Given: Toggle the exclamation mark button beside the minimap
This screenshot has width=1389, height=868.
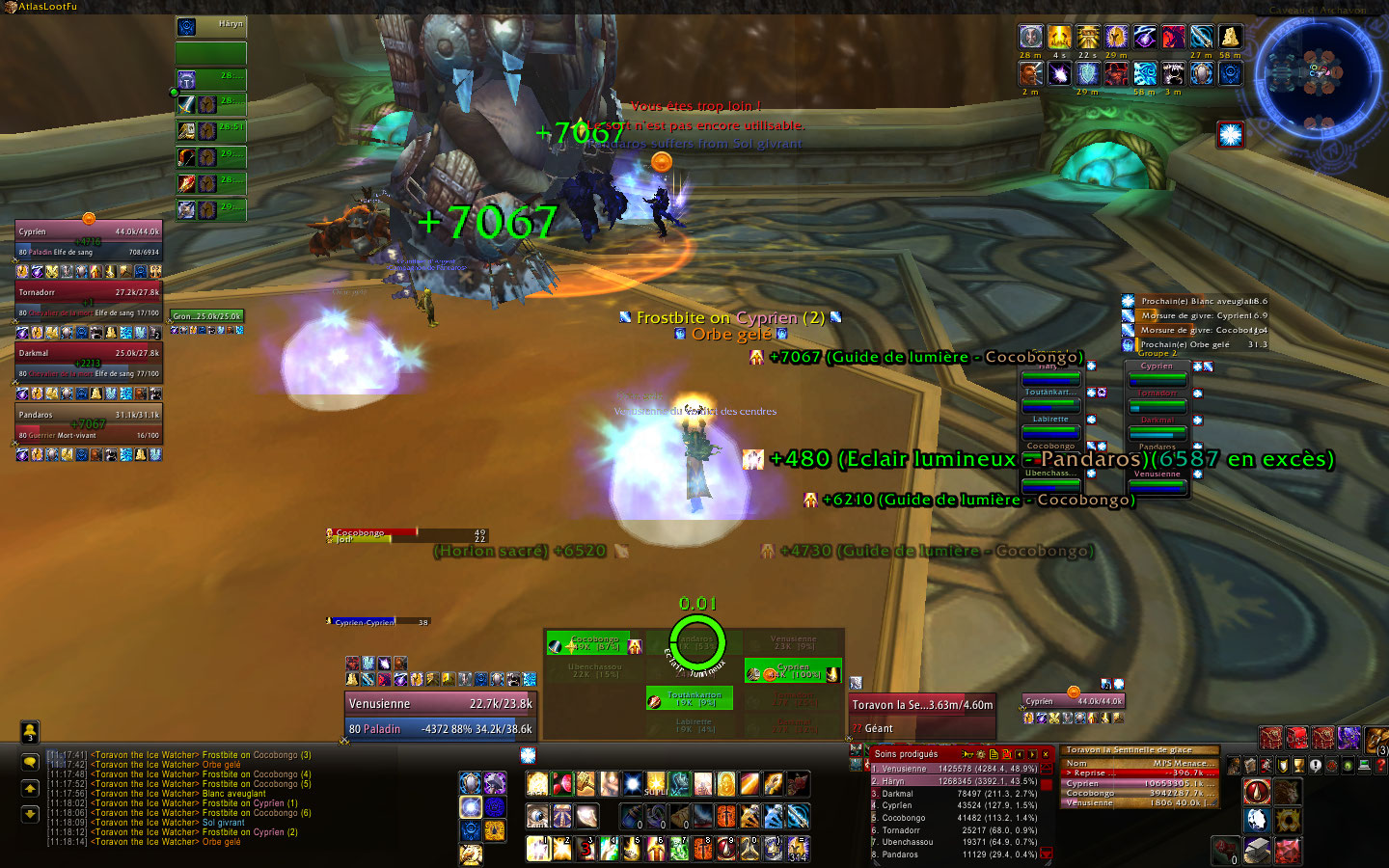Looking at the screenshot, I should [x=1315, y=766].
